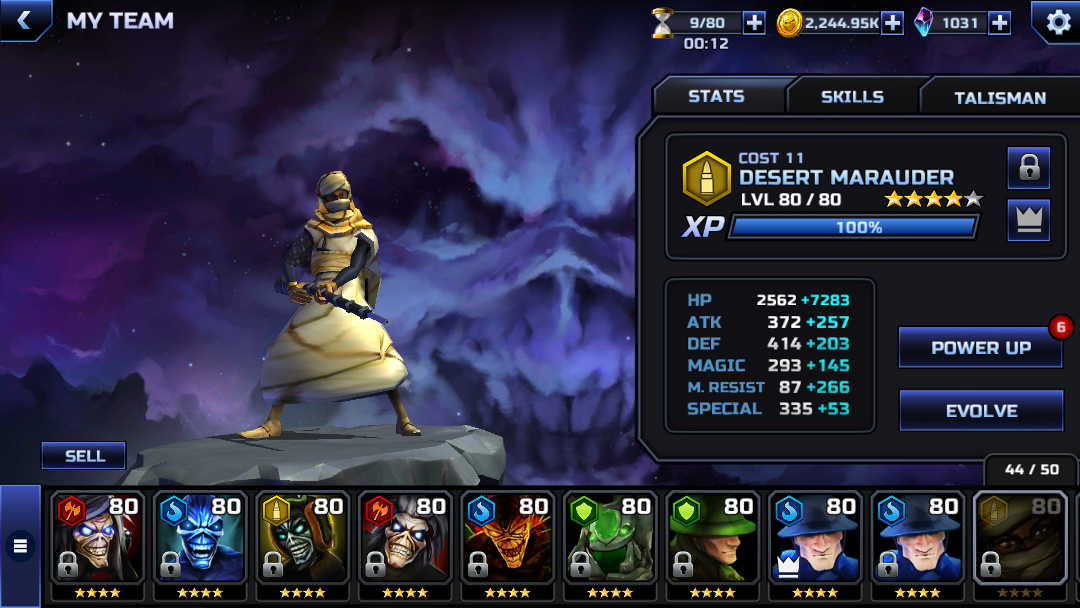Go back using the arrow button

coord(25,20)
